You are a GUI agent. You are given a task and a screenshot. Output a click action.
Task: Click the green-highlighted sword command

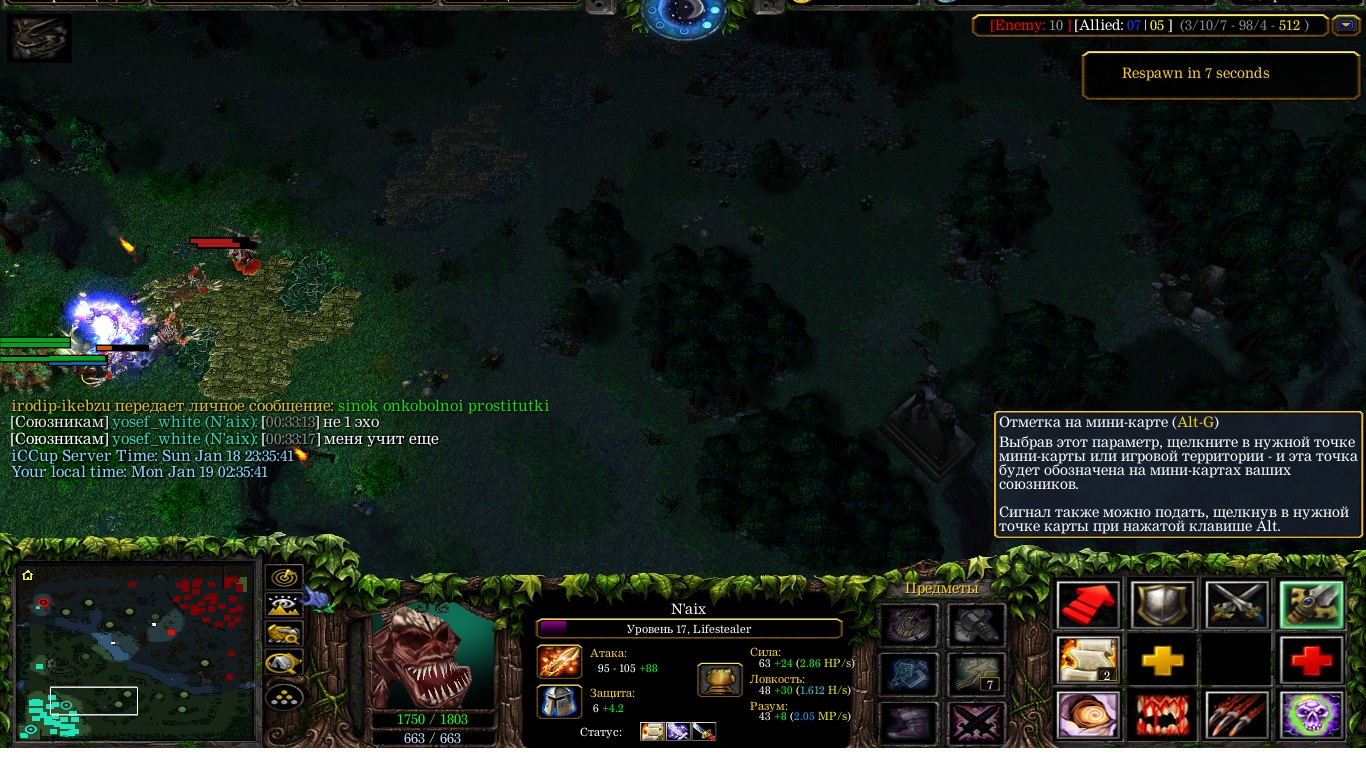coord(1311,605)
